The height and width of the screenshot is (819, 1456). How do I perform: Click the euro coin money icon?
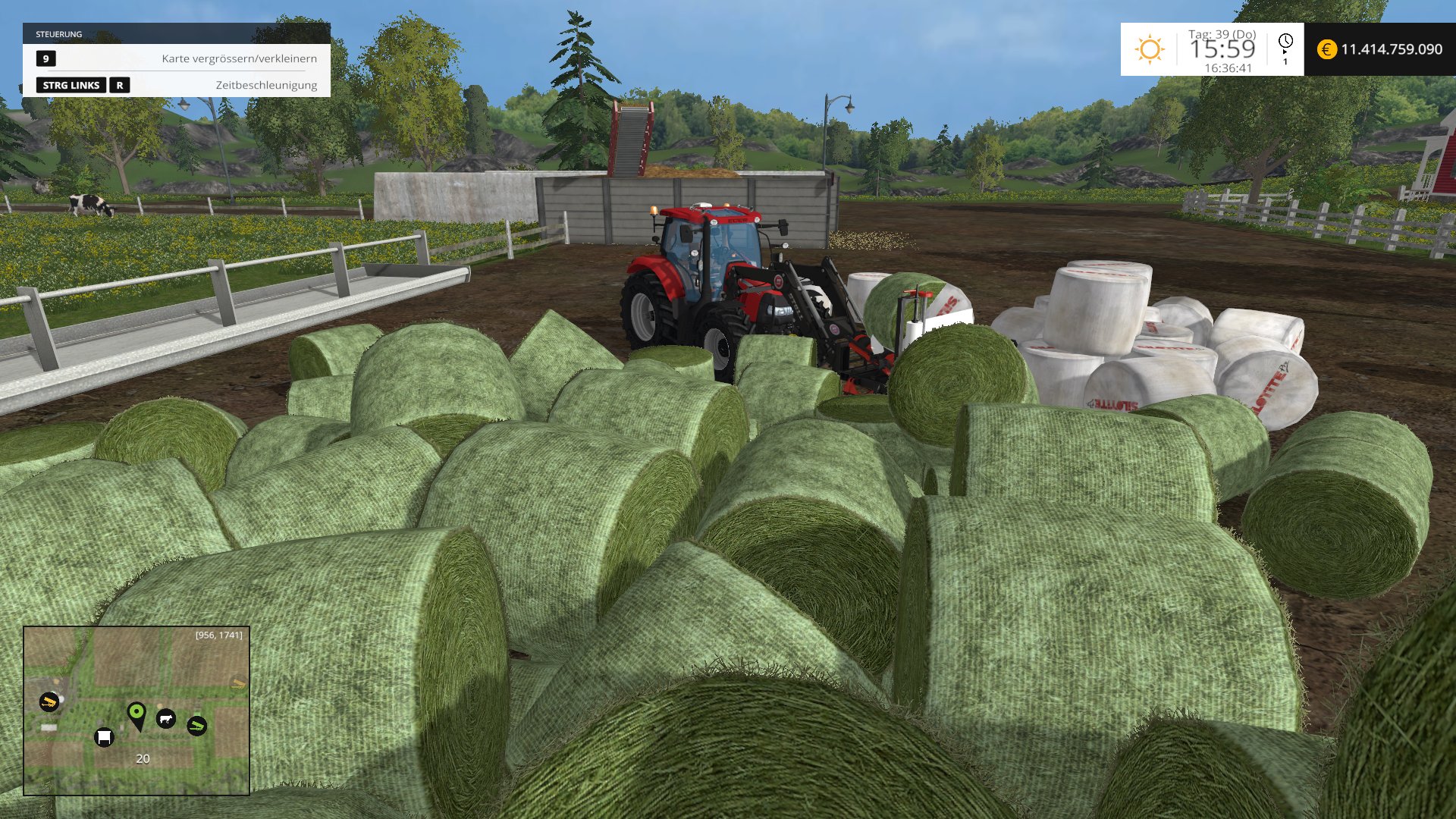[1326, 49]
